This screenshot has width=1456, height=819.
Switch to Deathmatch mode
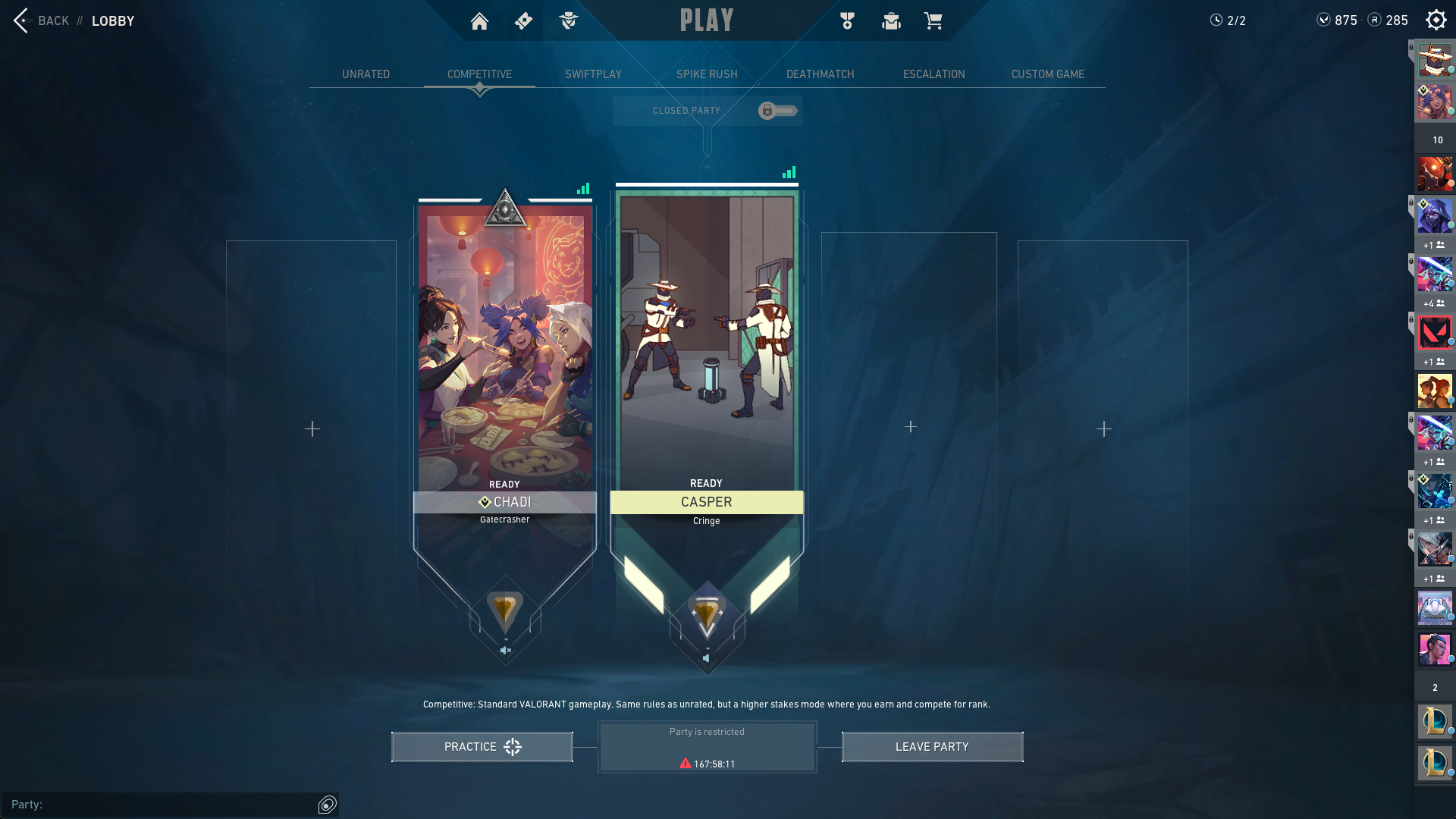point(820,74)
